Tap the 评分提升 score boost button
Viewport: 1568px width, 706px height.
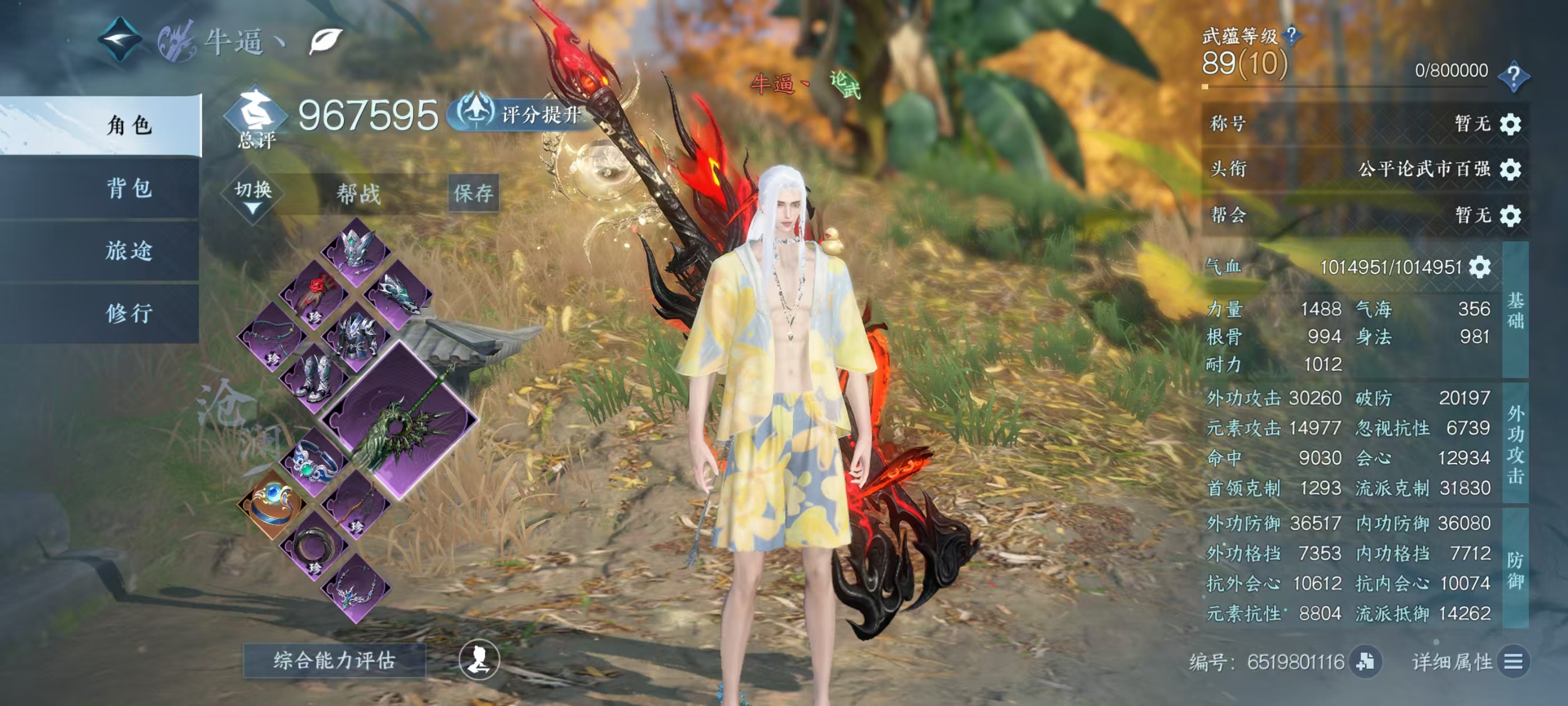pos(525,114)
